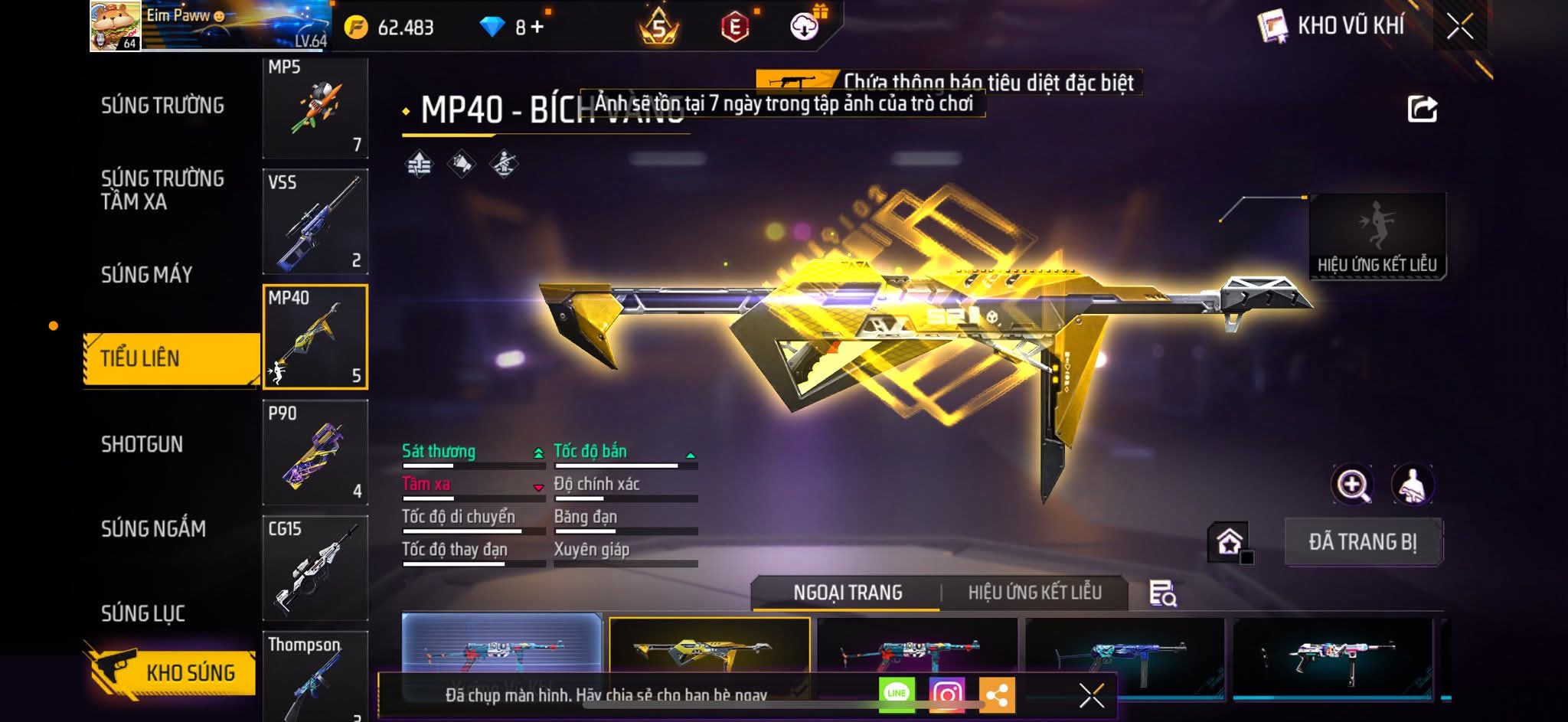Viewport: 1568px width, 722px height.
Task: Switch to the Súng Máy category
Action: [147, 274]
